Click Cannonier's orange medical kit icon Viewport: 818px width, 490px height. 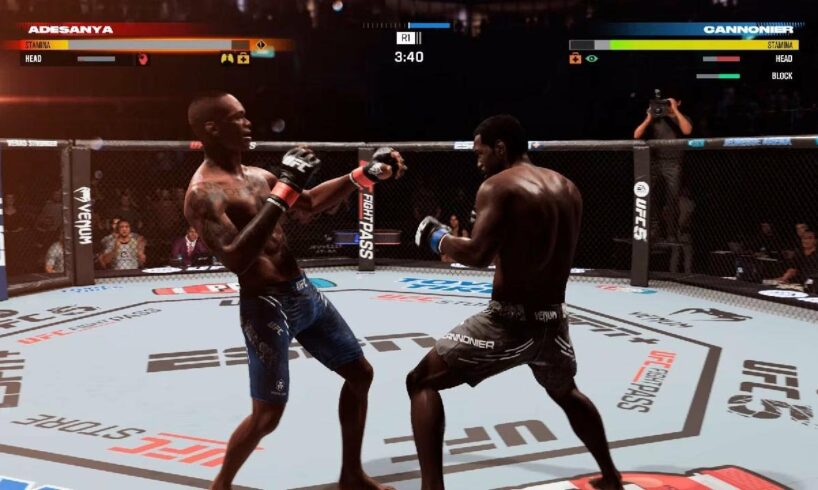coord(575,59)
